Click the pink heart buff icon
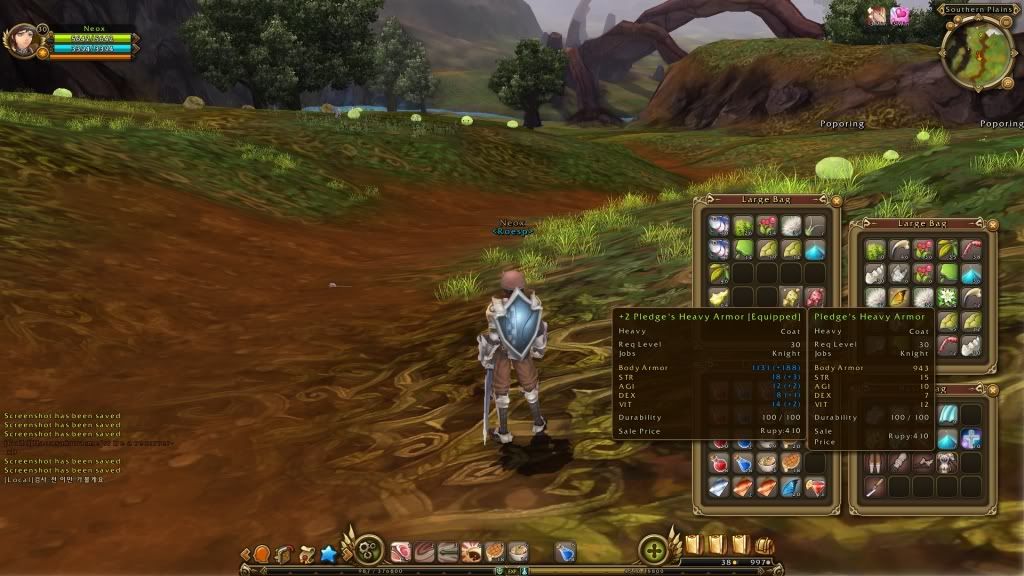 pos(901,15)
